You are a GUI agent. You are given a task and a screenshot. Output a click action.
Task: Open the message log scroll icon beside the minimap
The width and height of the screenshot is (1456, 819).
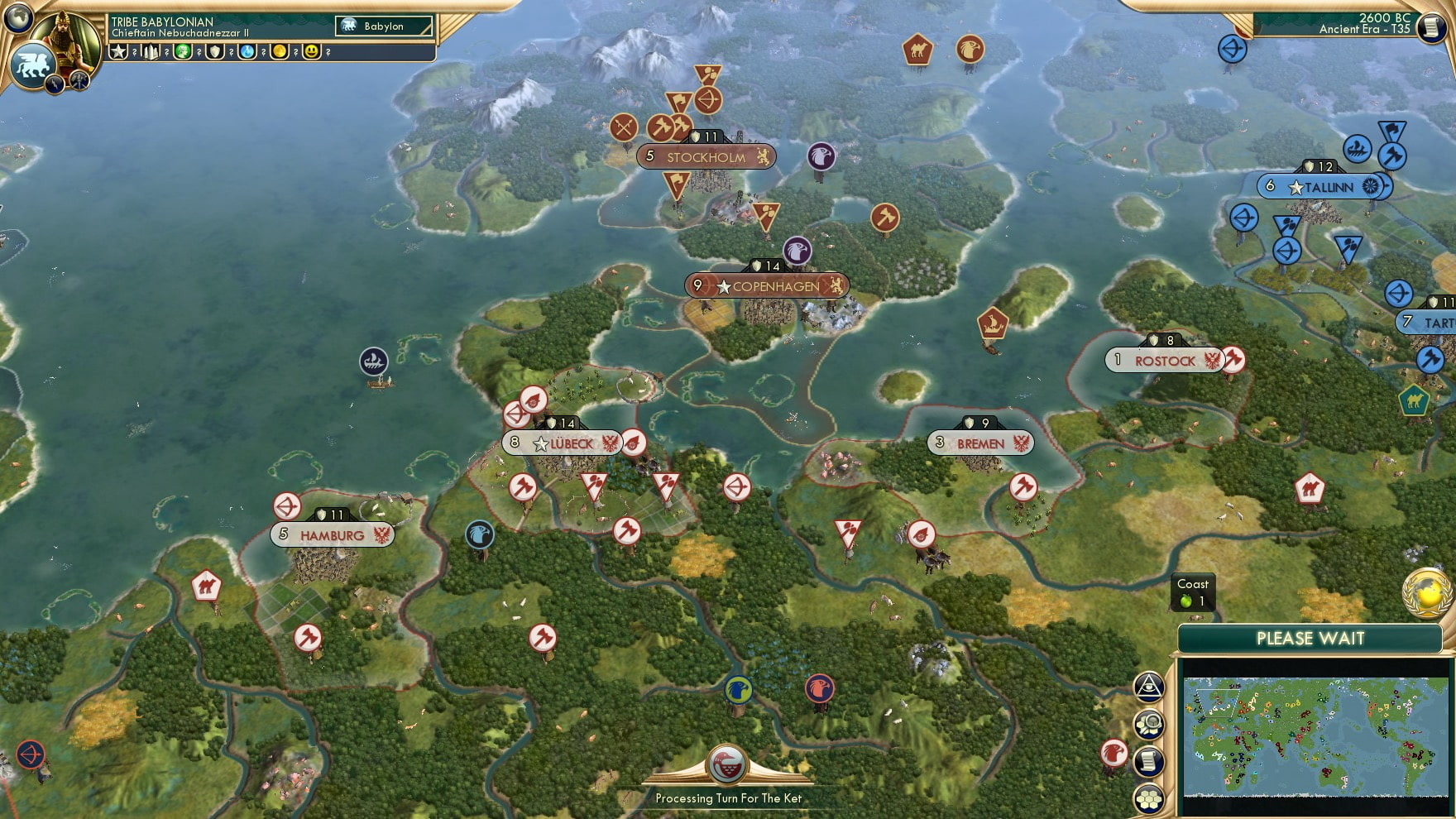[x=1148, y=759]
